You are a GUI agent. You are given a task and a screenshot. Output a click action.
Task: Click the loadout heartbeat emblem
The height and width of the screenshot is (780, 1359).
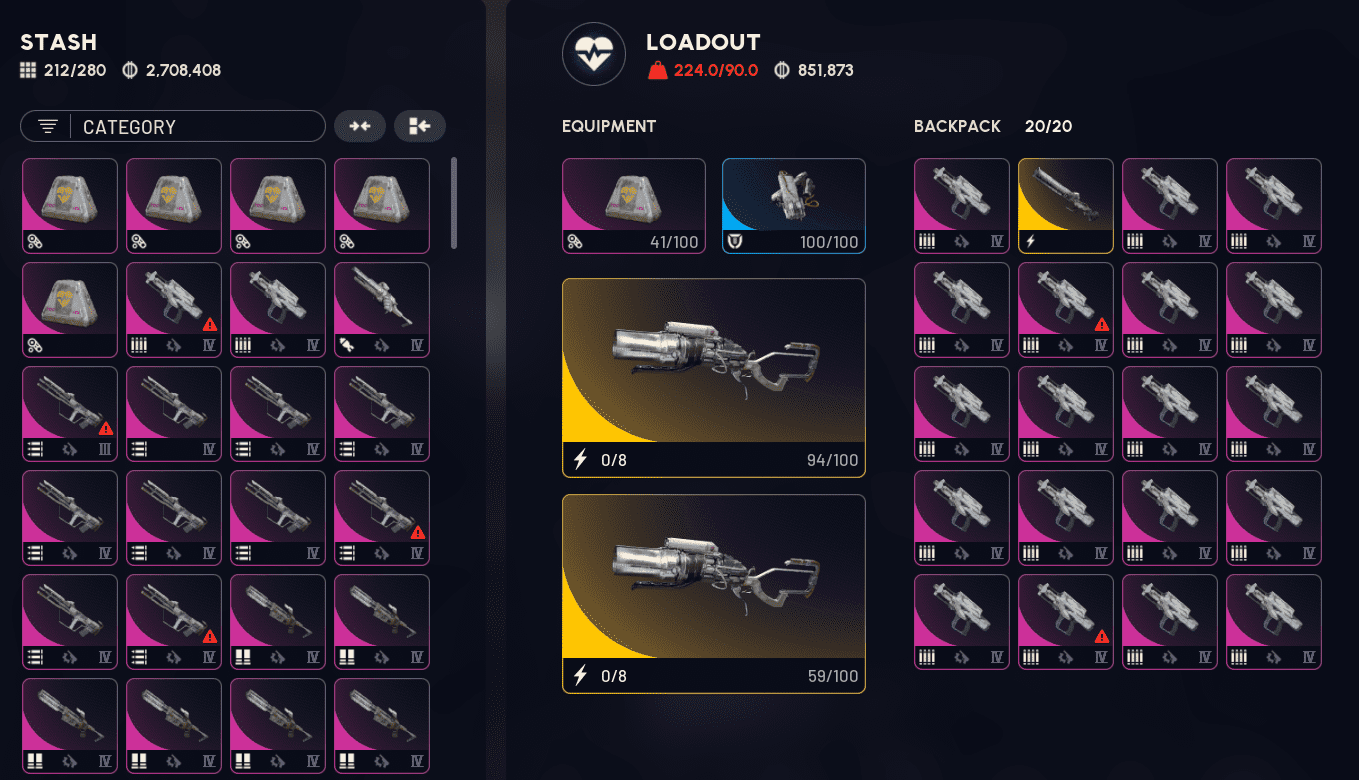coord(594,54)
